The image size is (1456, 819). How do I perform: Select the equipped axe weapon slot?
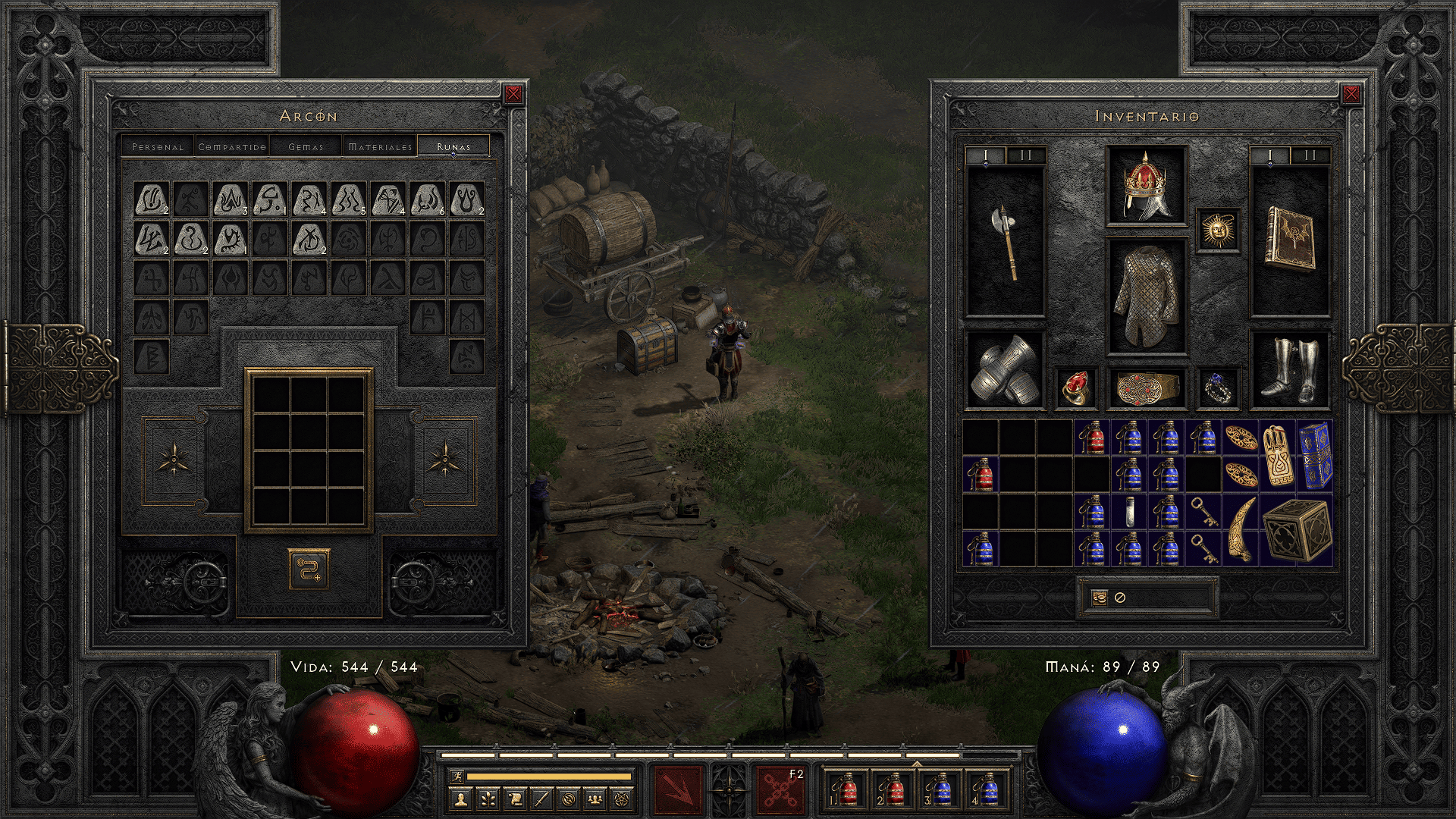point(1006,243)
